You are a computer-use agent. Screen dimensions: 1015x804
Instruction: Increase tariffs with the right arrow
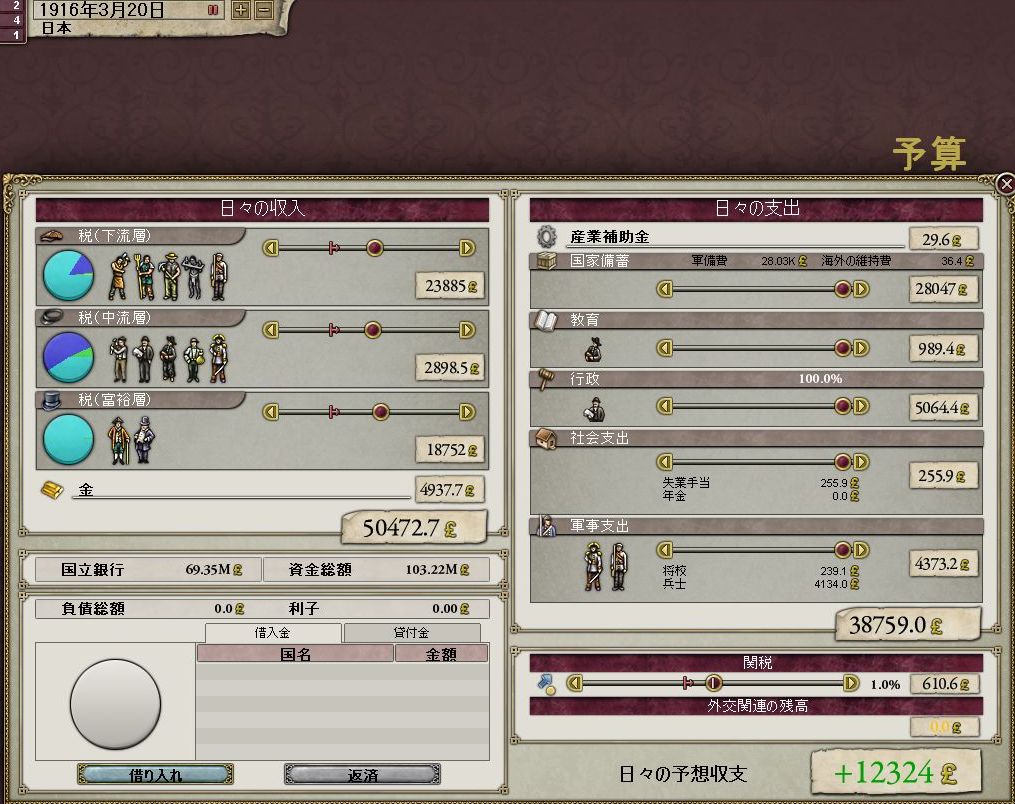(851, 684)
